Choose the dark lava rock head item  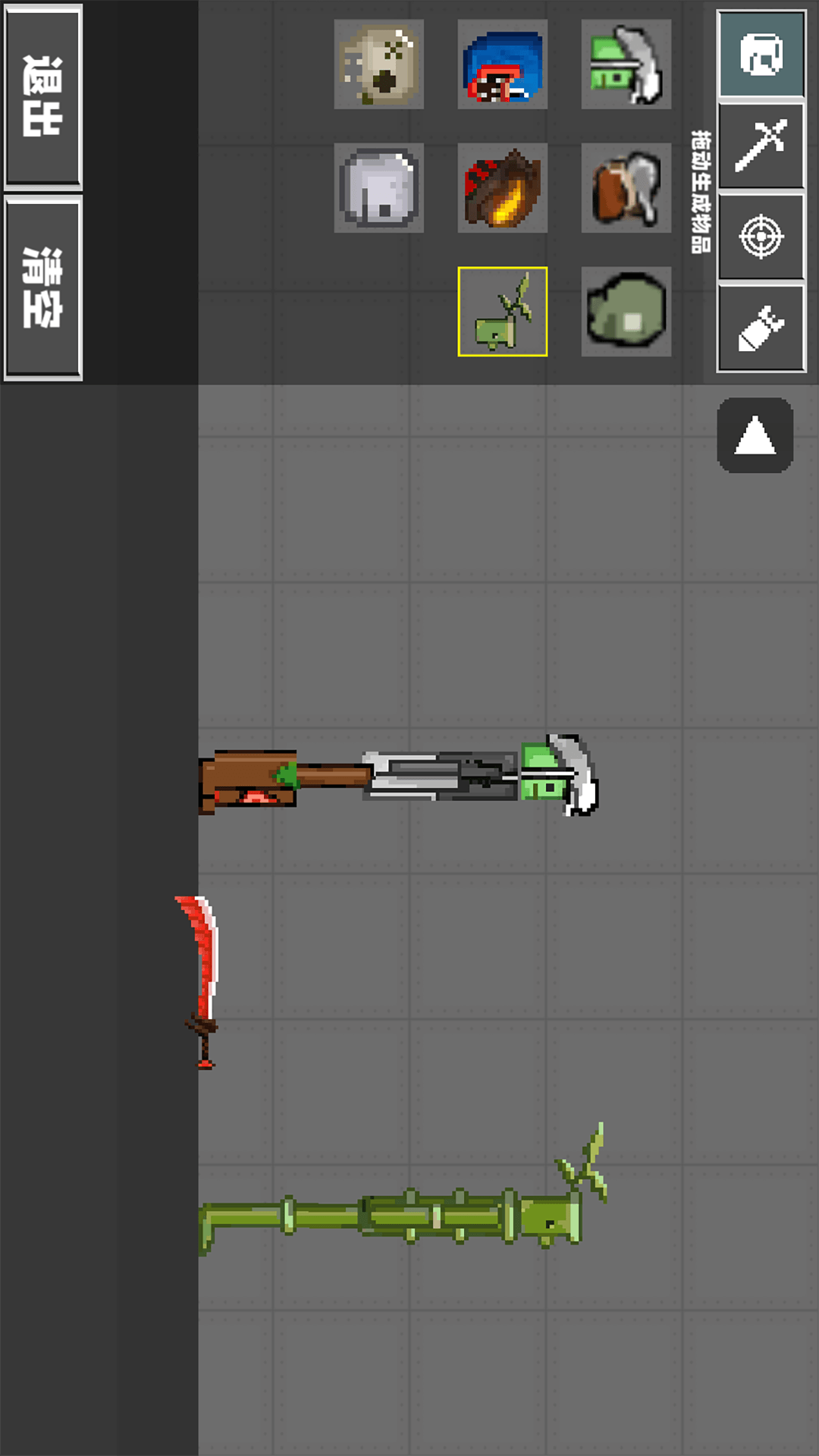click(502, 188)
